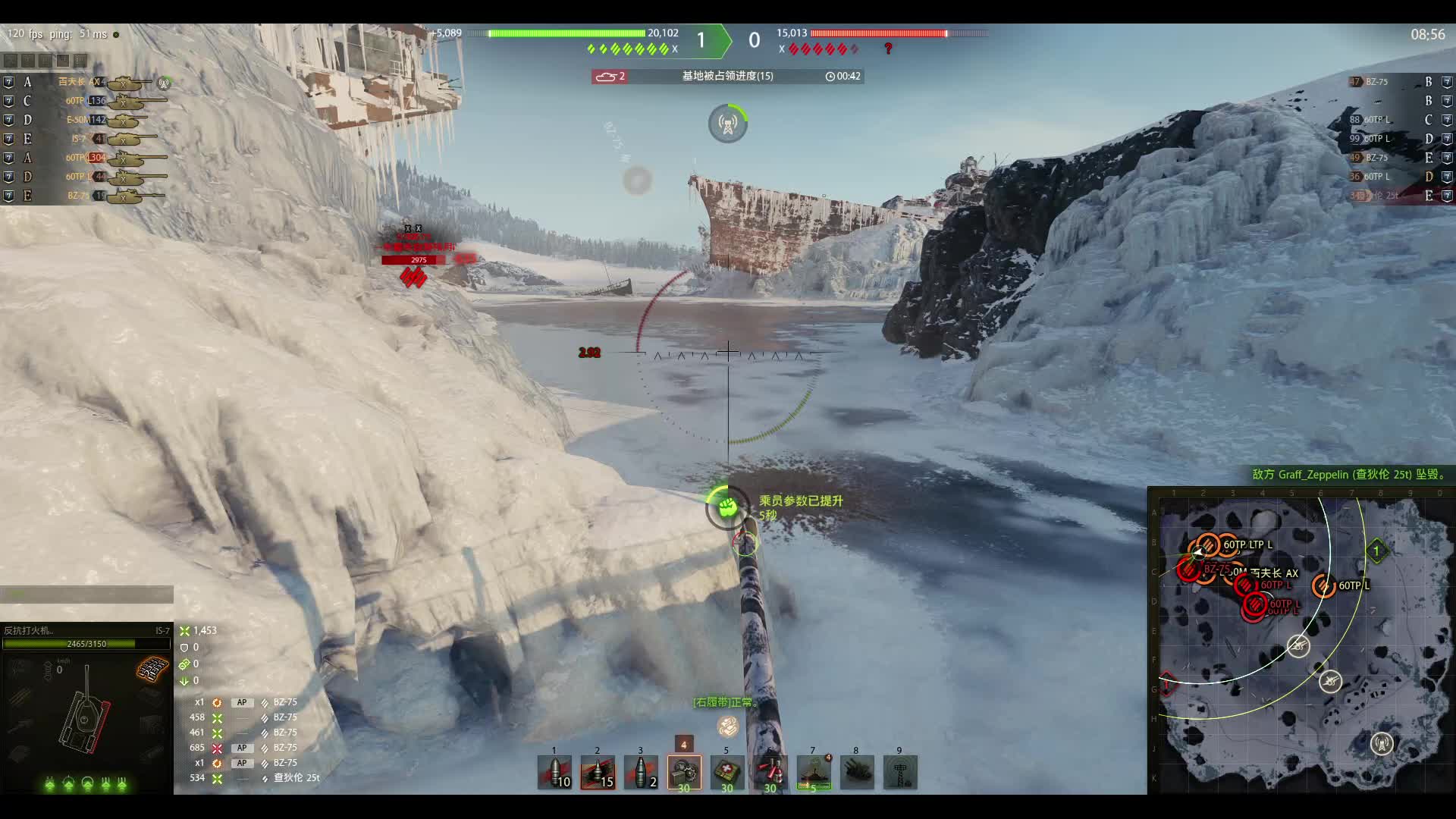
Task: Activate the radio tower ability in slot 9
Action: point(900,773)
